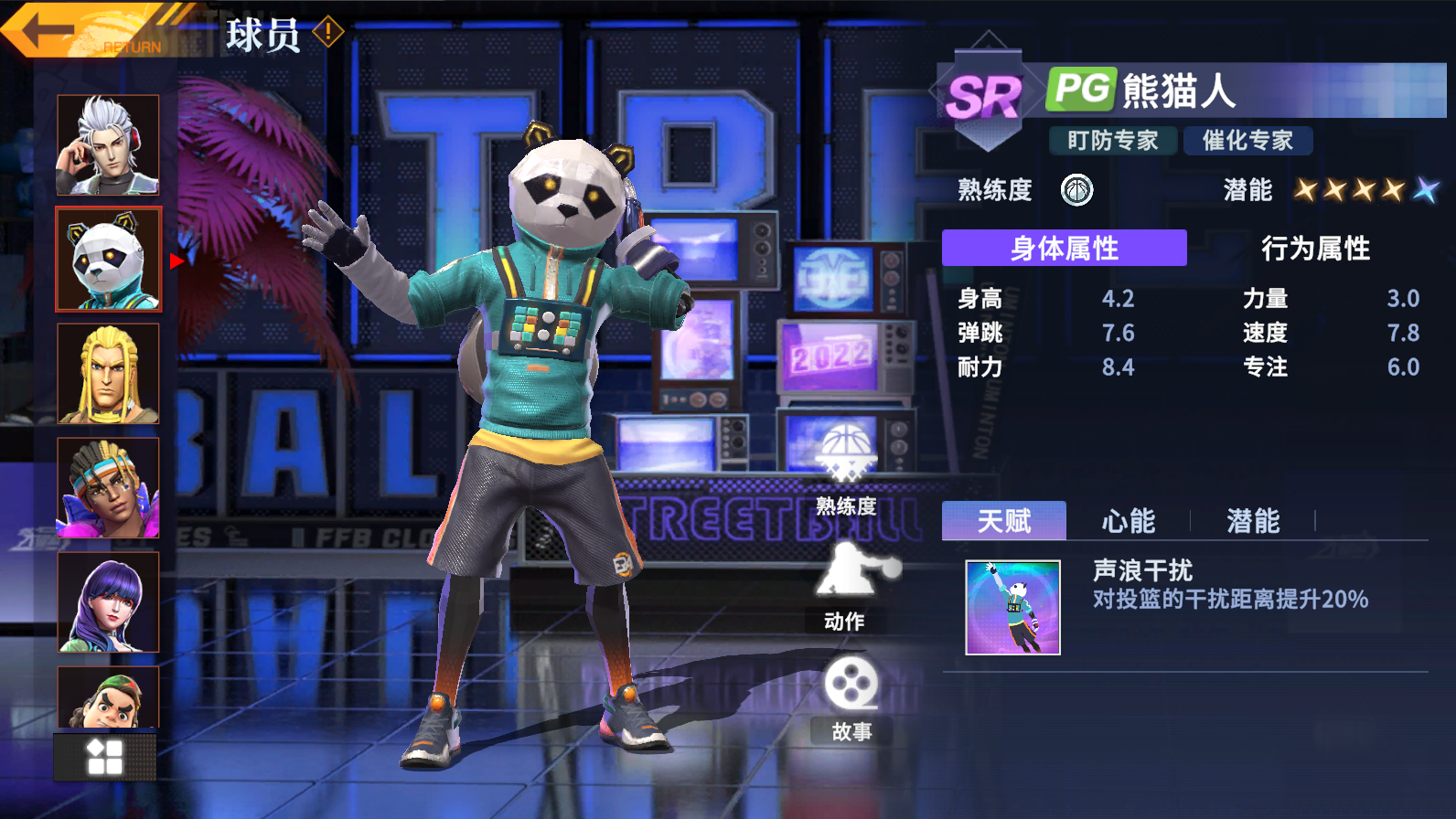Select the blonde-haired character portrait
1456x819 pixels.
[107, 373]
